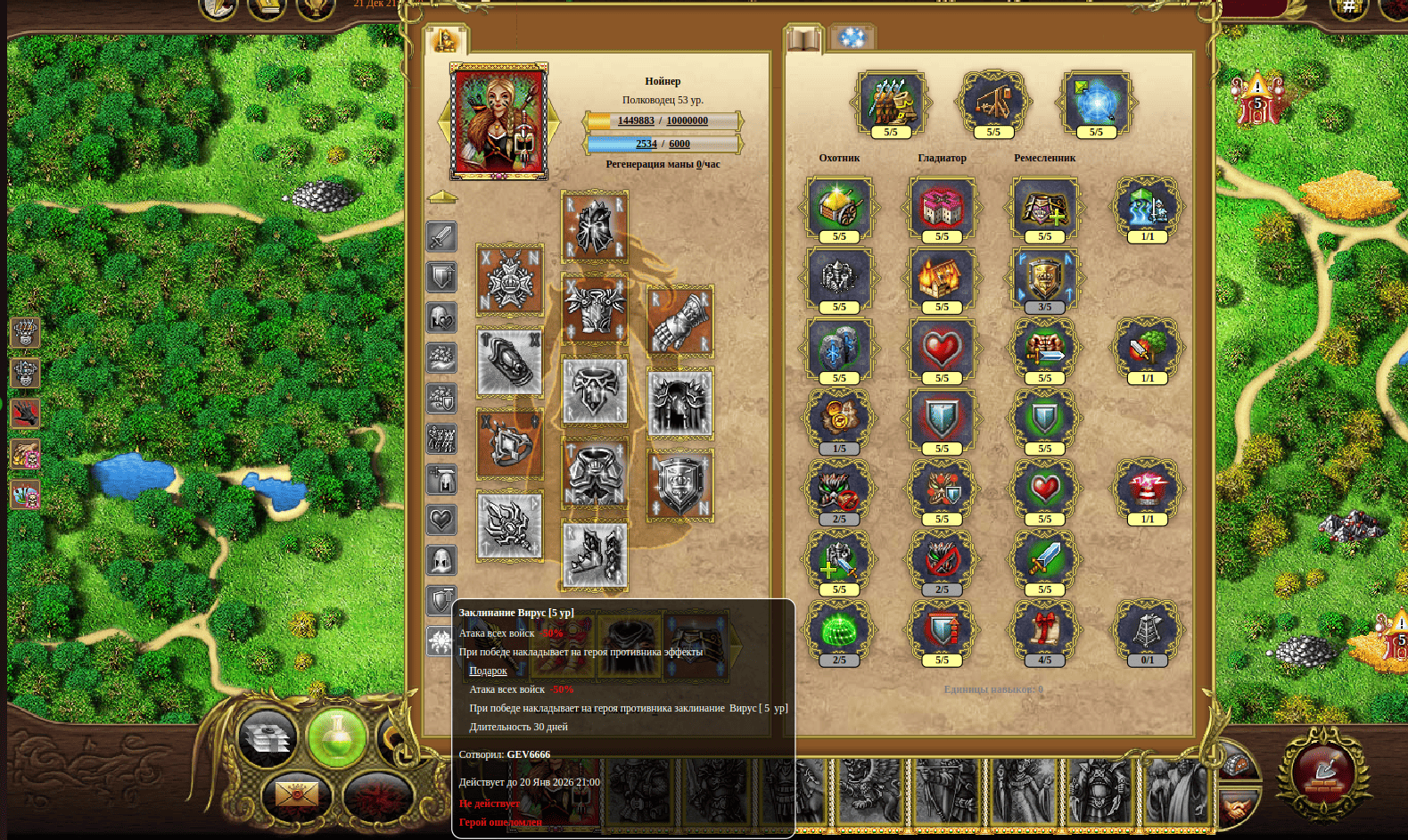Image resolution: width=1408 pixels, height=840 pixels.
Task: Choose the red heart skill in Гладиатор column
Action: (942, 348)
